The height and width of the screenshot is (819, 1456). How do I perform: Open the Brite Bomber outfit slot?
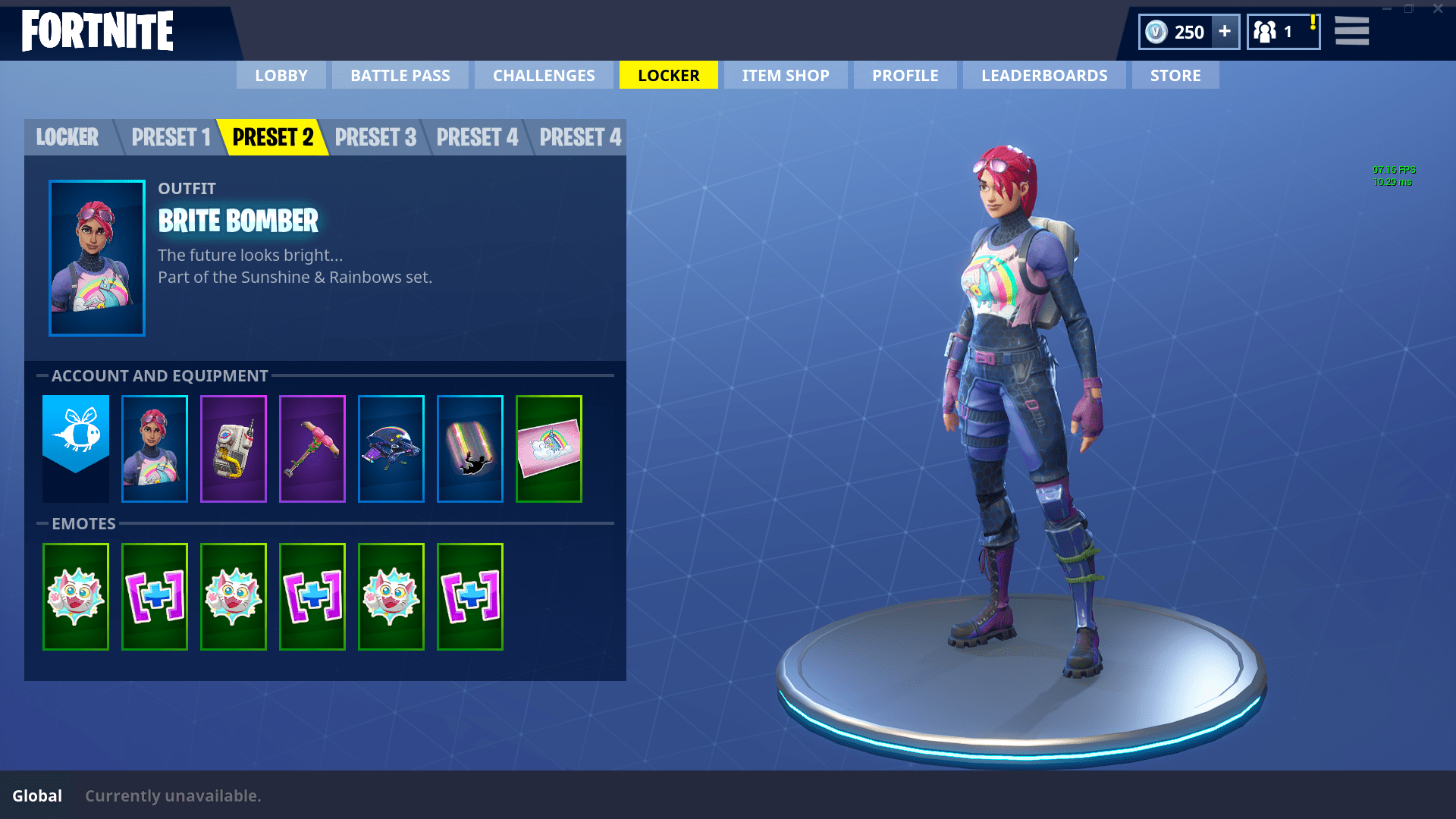[x=155, y=448]
